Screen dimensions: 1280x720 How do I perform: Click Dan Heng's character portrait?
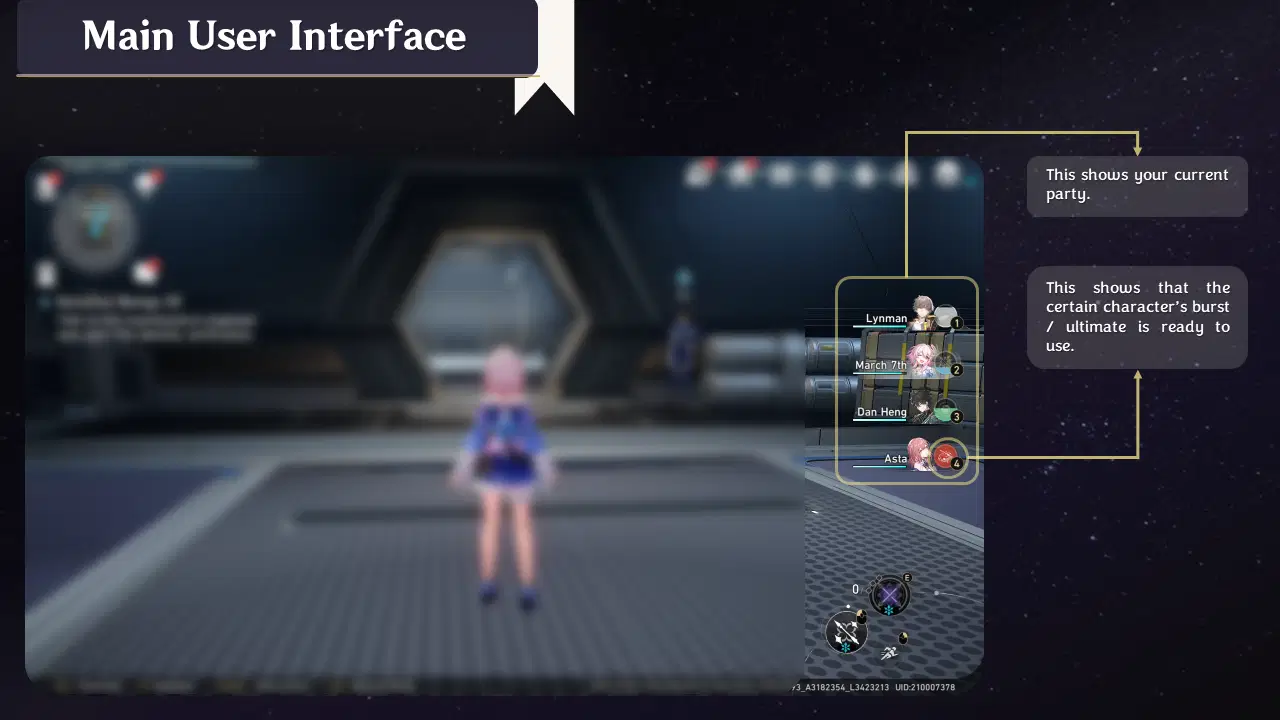[x=923, y=410]
